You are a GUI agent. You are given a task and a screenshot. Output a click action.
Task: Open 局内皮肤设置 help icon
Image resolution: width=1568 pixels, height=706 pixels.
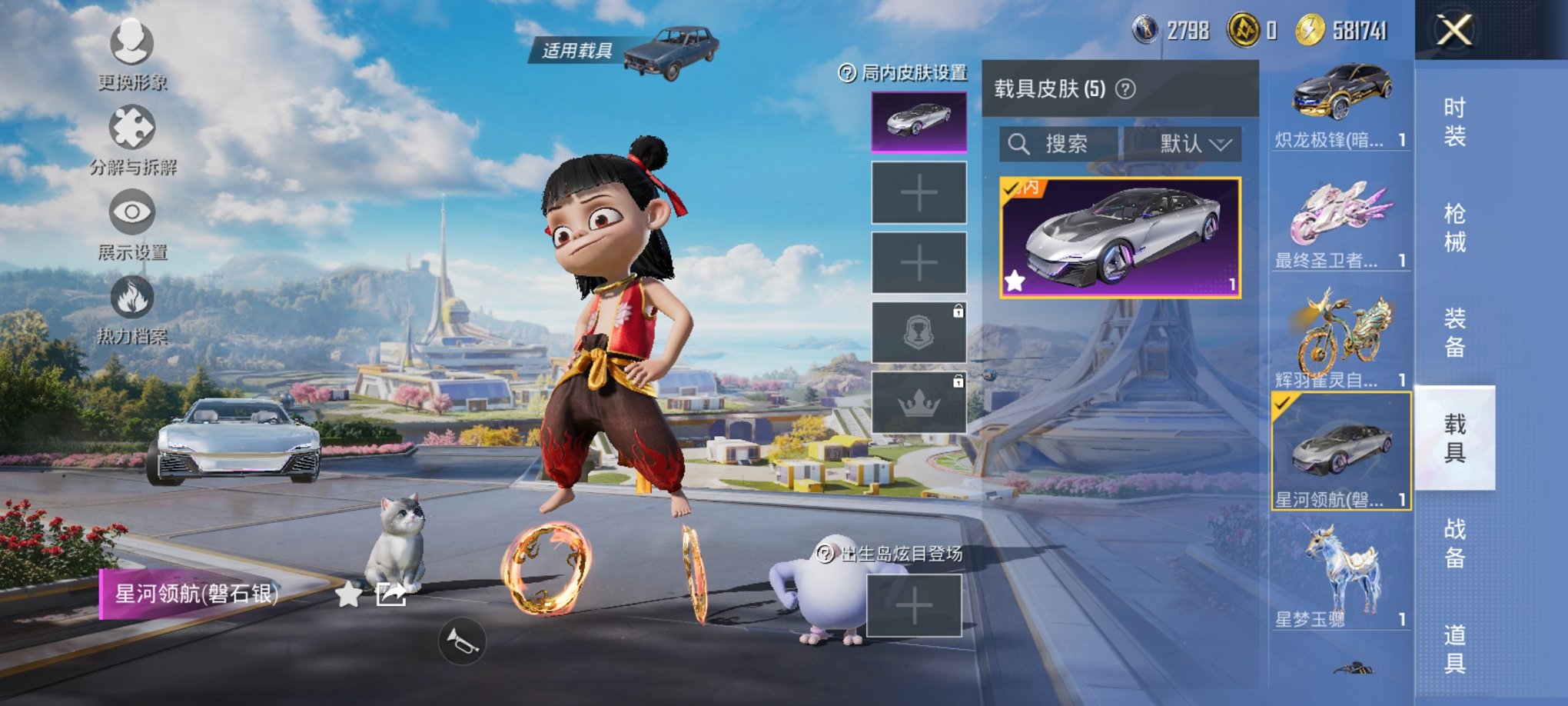tap(846, 73)
